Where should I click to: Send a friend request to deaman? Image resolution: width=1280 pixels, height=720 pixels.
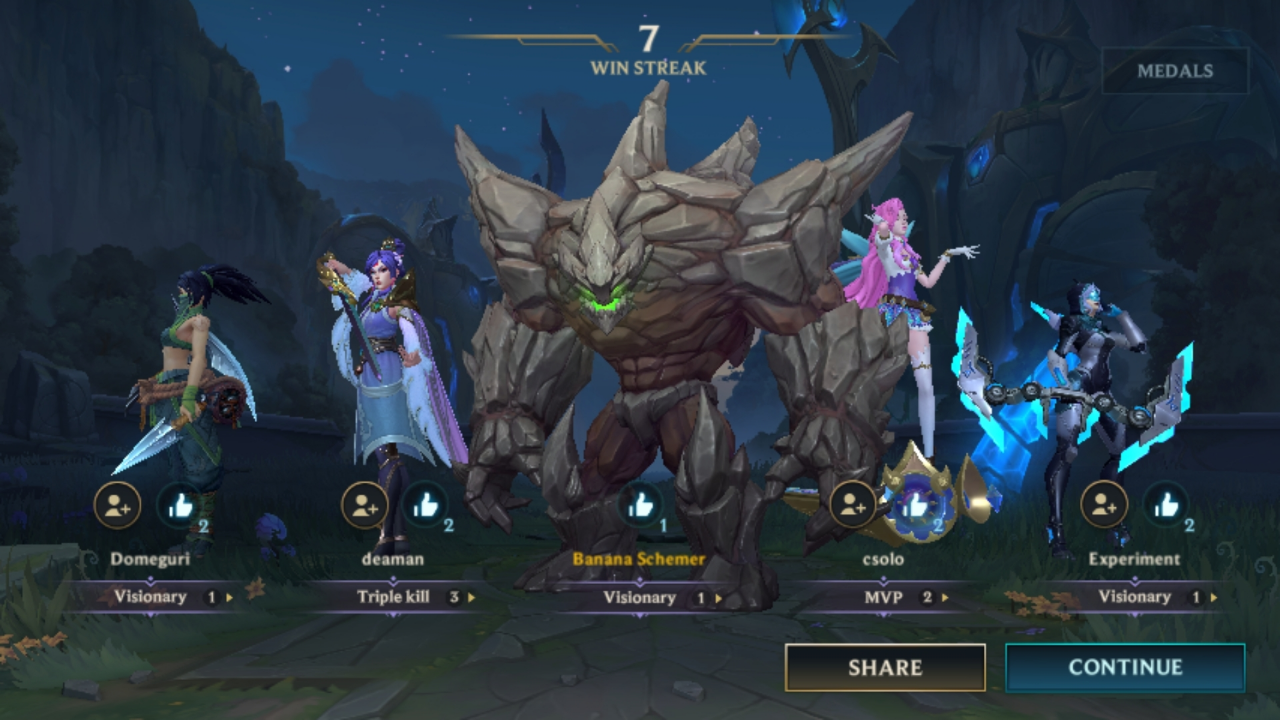pyautogui.click(x=364, y=505)
